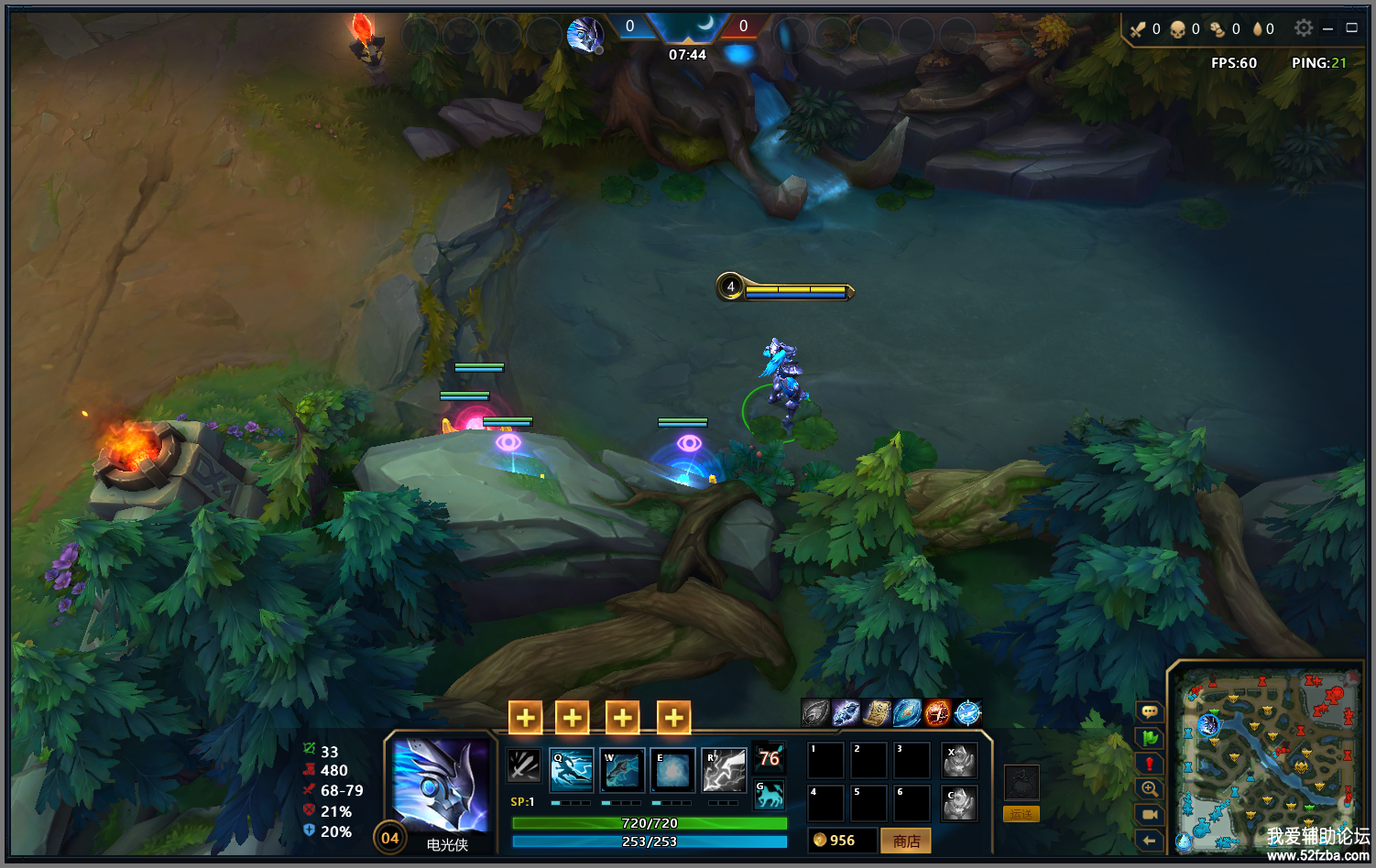Level up the Q skill with plus button
The width and height of the screenshot is (1376, 868).
pyautogui.click(x=526, y=718)
